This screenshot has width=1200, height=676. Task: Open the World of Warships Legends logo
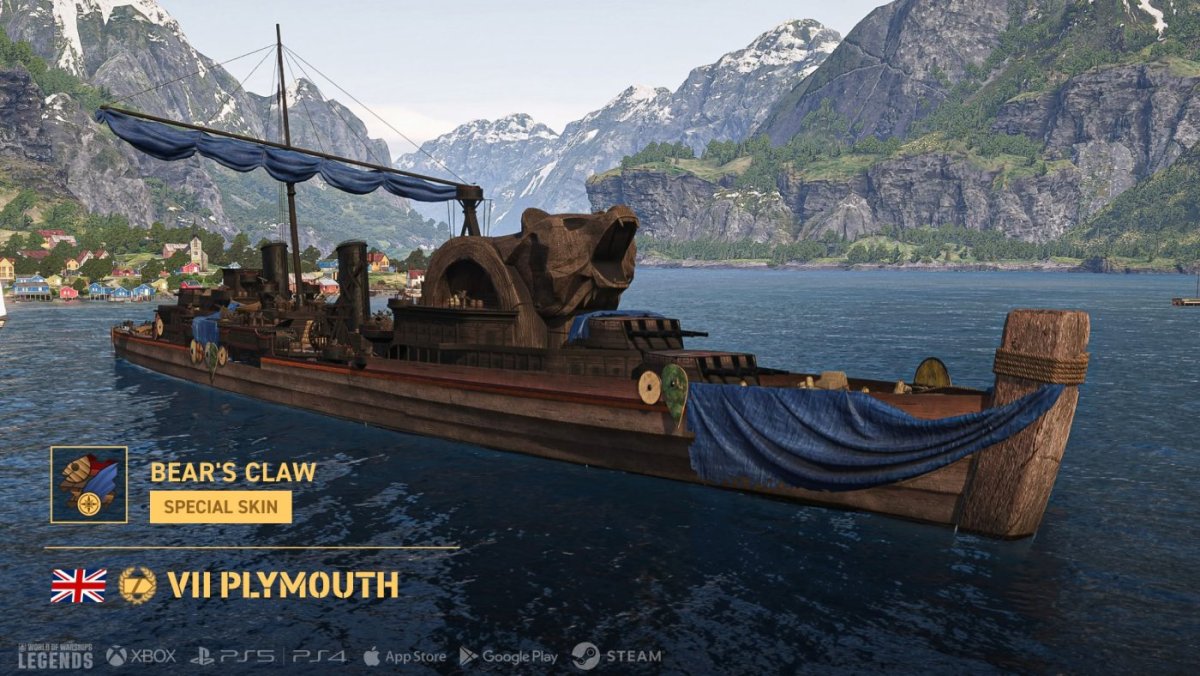tap(55, 656)
